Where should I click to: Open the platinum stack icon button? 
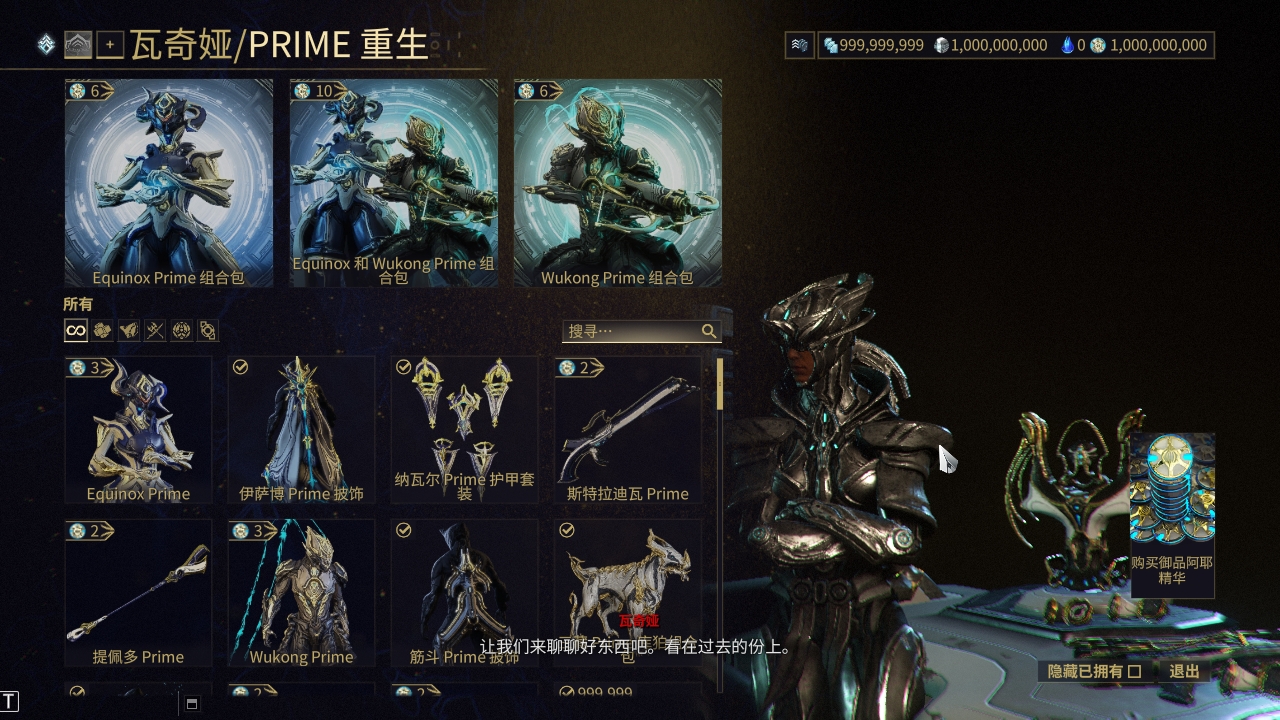(x=799, y=45)
